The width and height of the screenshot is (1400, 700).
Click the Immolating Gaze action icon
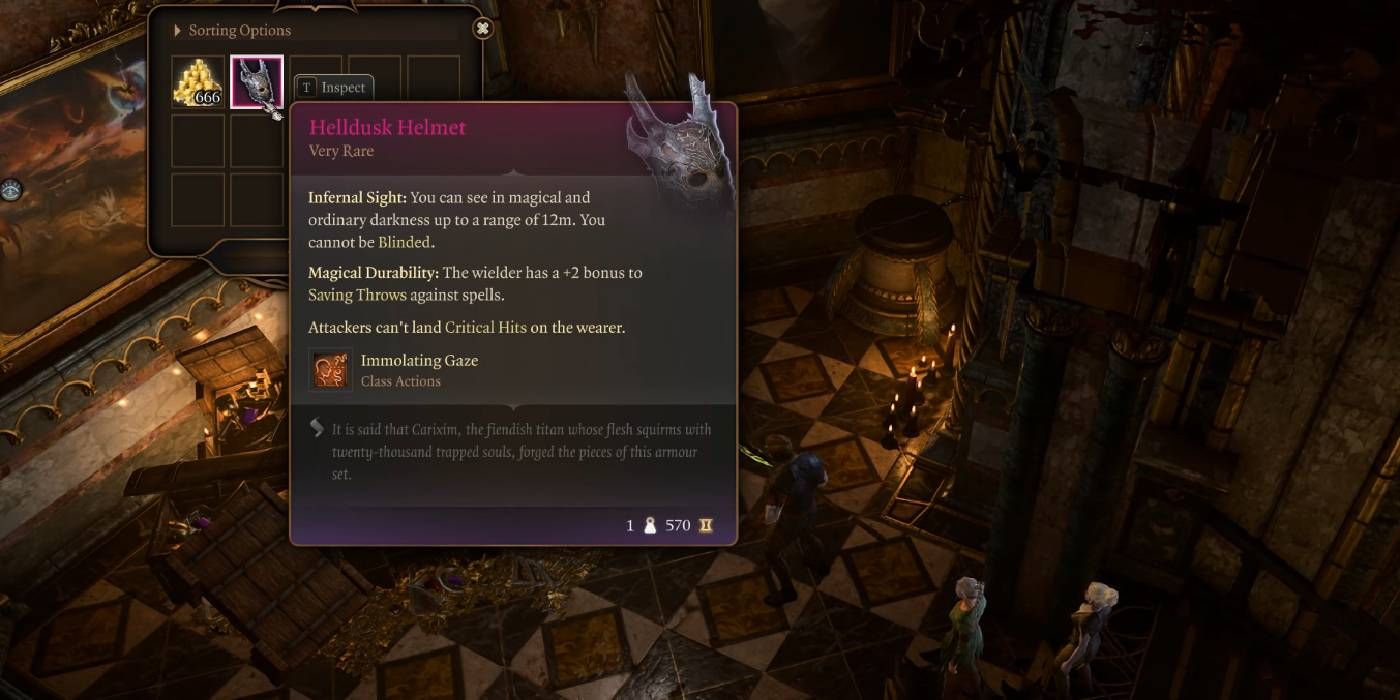[330, 369]
